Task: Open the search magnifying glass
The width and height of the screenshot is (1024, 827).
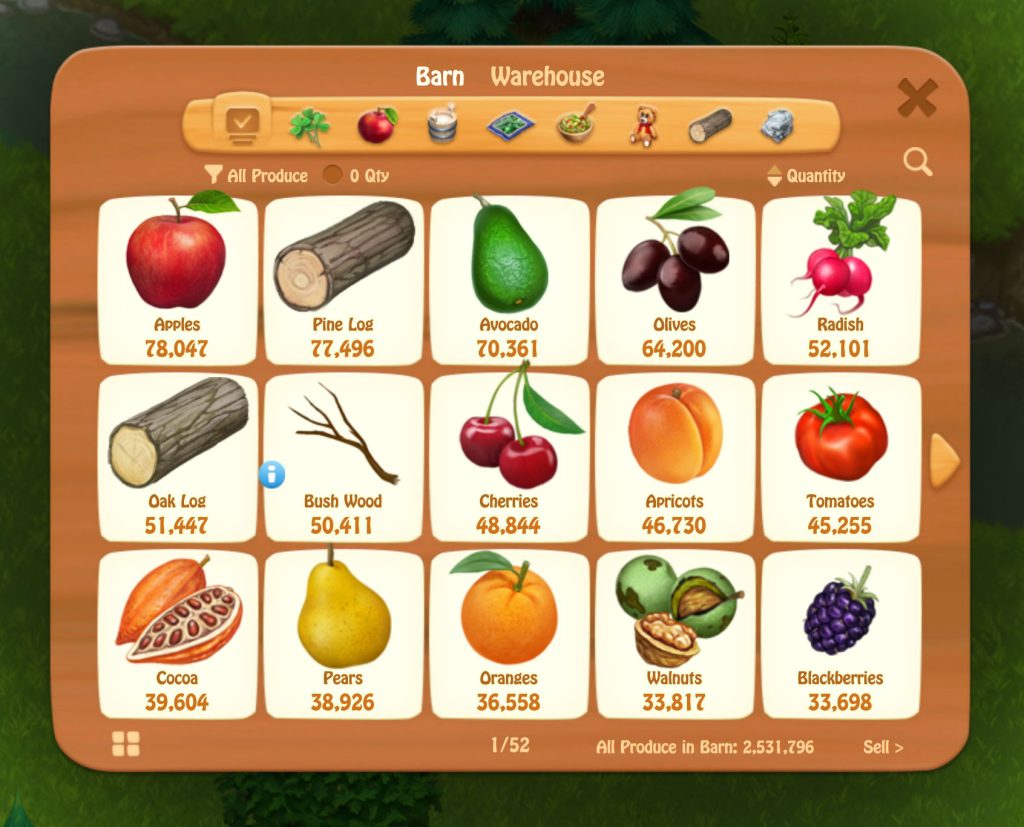Action: coord(917,162)
